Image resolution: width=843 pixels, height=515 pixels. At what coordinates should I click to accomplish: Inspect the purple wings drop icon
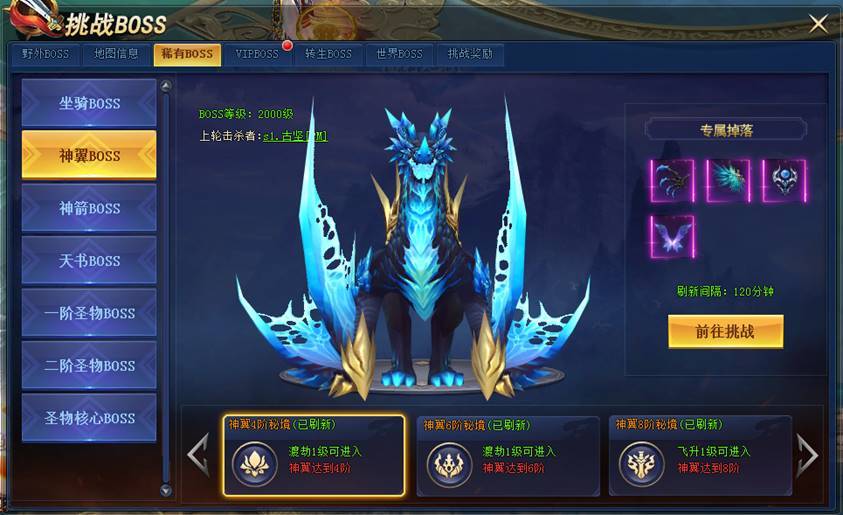point(672,237)
